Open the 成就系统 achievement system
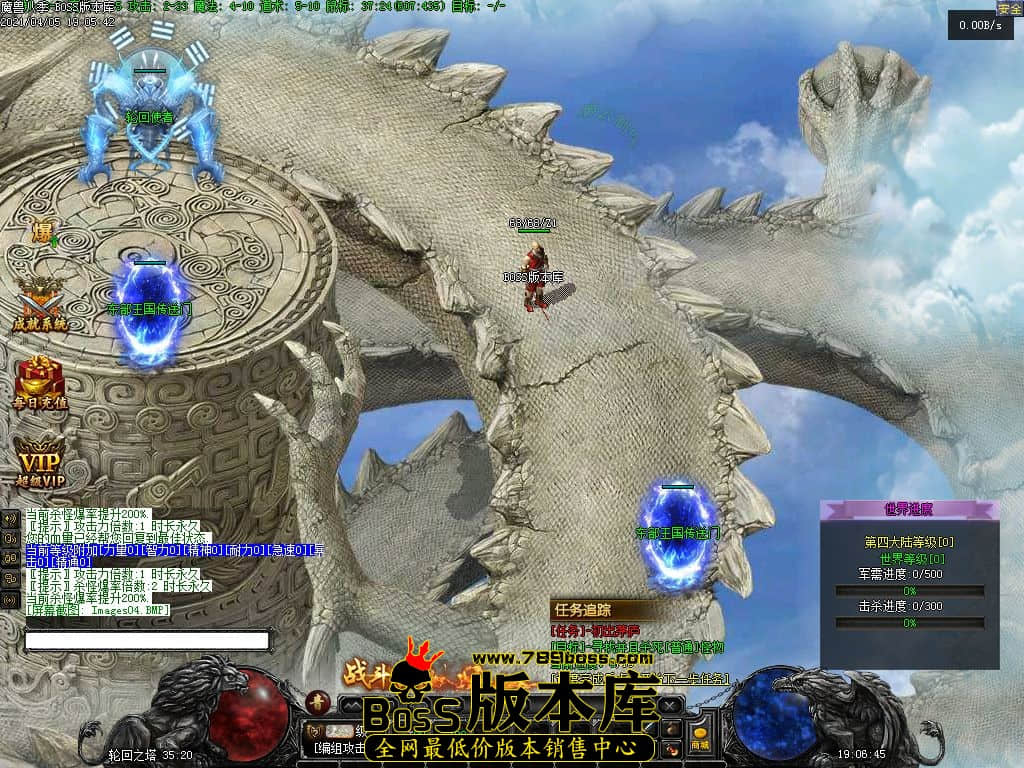The height and width of the screenshot is (768, 1024). coord(40,303)
